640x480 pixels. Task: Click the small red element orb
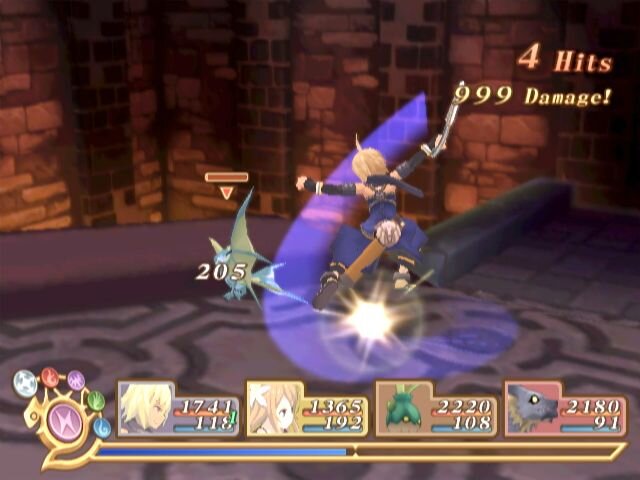[50, 376]
